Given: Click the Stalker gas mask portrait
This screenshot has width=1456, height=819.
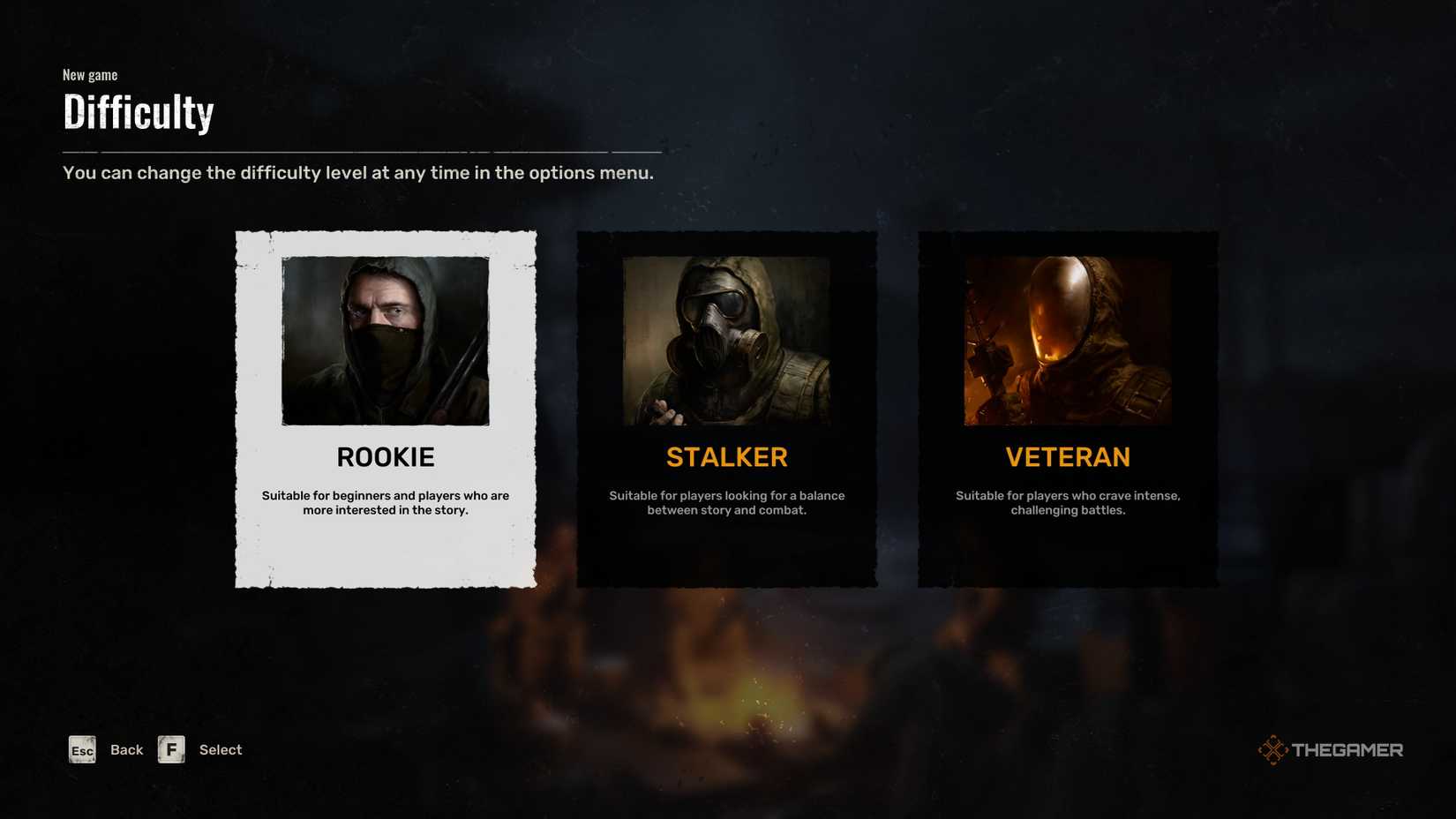Looking at the screenshot, I should [x=727, y=340].
